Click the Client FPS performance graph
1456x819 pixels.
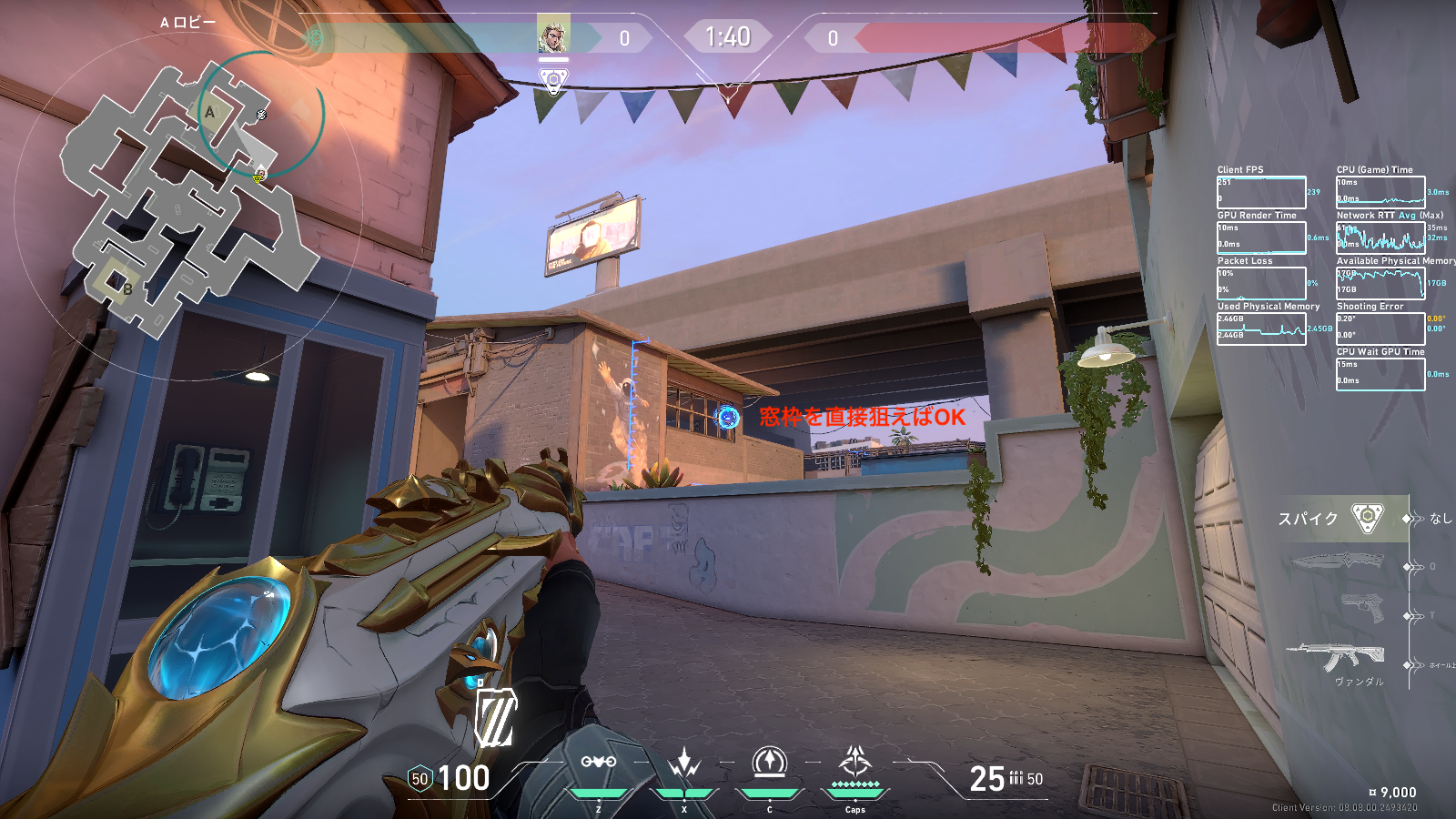click(1261, 192)
